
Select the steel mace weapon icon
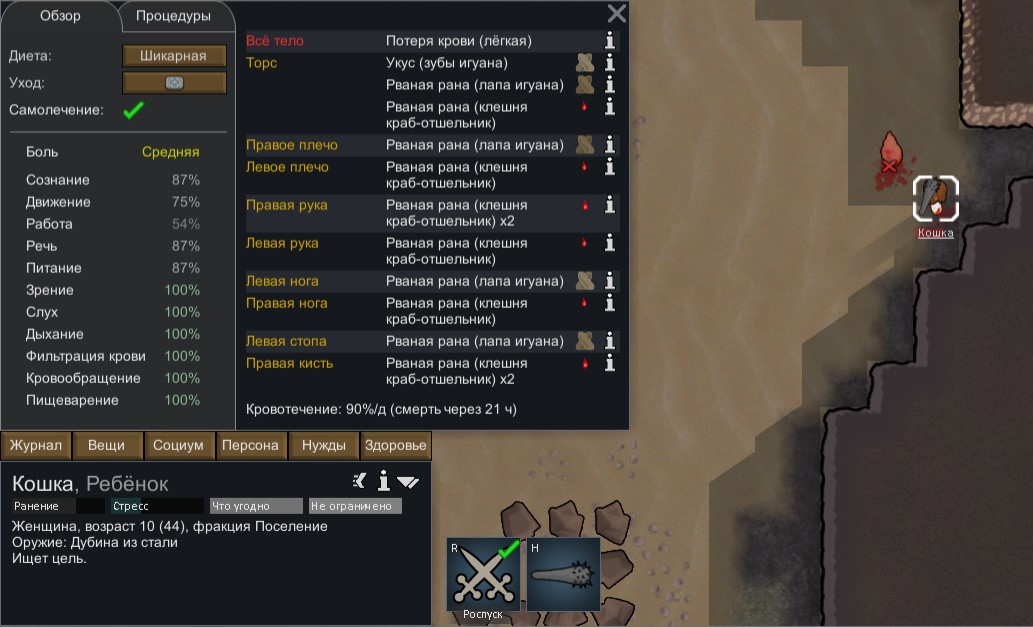(563, 576)
